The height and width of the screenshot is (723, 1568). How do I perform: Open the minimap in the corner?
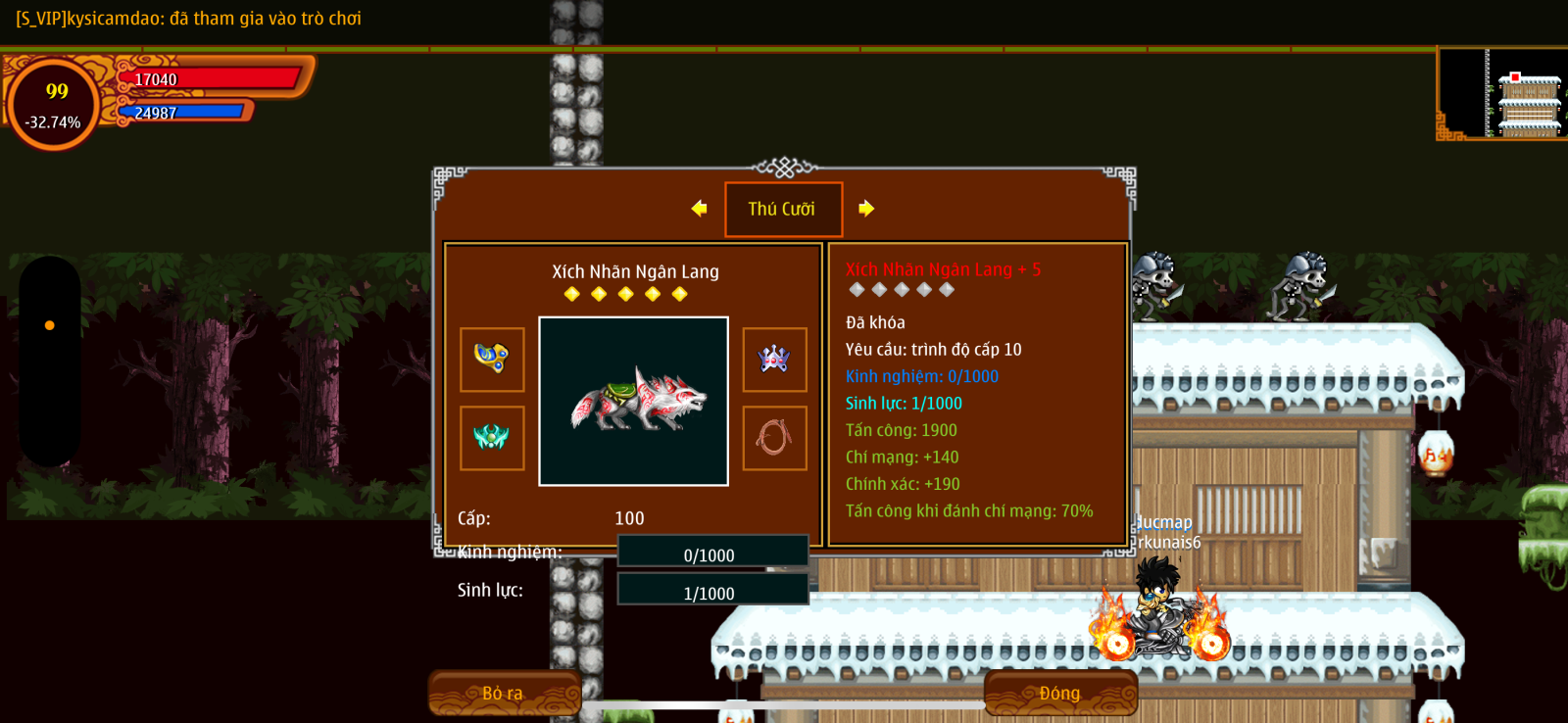click(x=1502, y=93)
